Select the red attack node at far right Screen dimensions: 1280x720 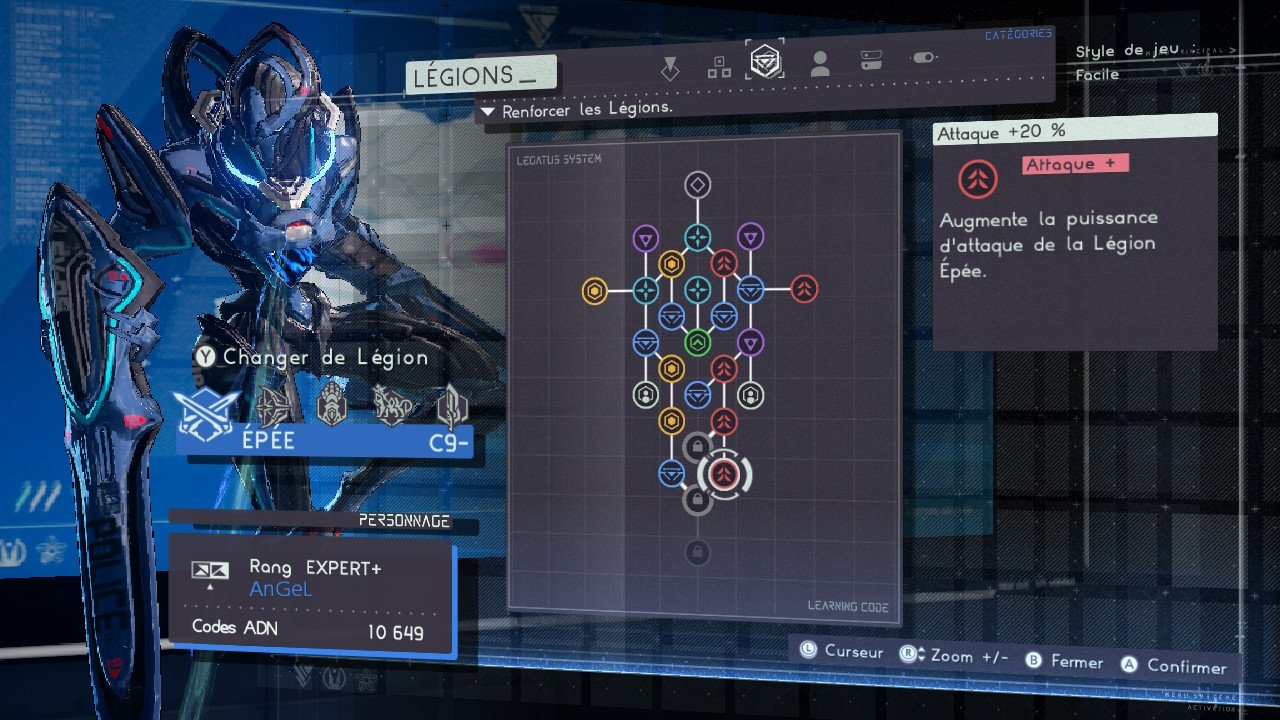point(804,290)
